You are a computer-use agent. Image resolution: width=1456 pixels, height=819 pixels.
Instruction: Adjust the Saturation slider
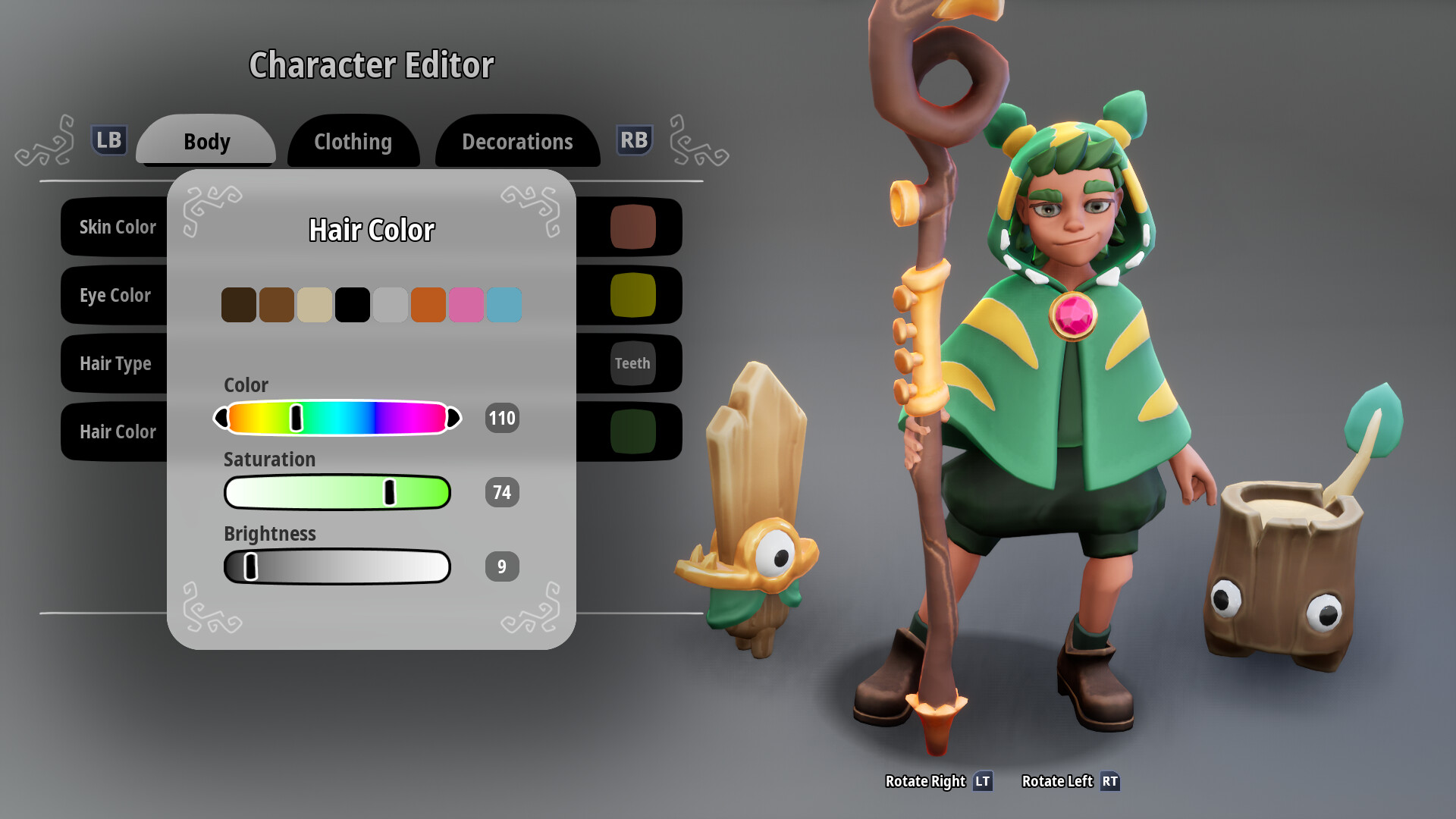(389, 492)
